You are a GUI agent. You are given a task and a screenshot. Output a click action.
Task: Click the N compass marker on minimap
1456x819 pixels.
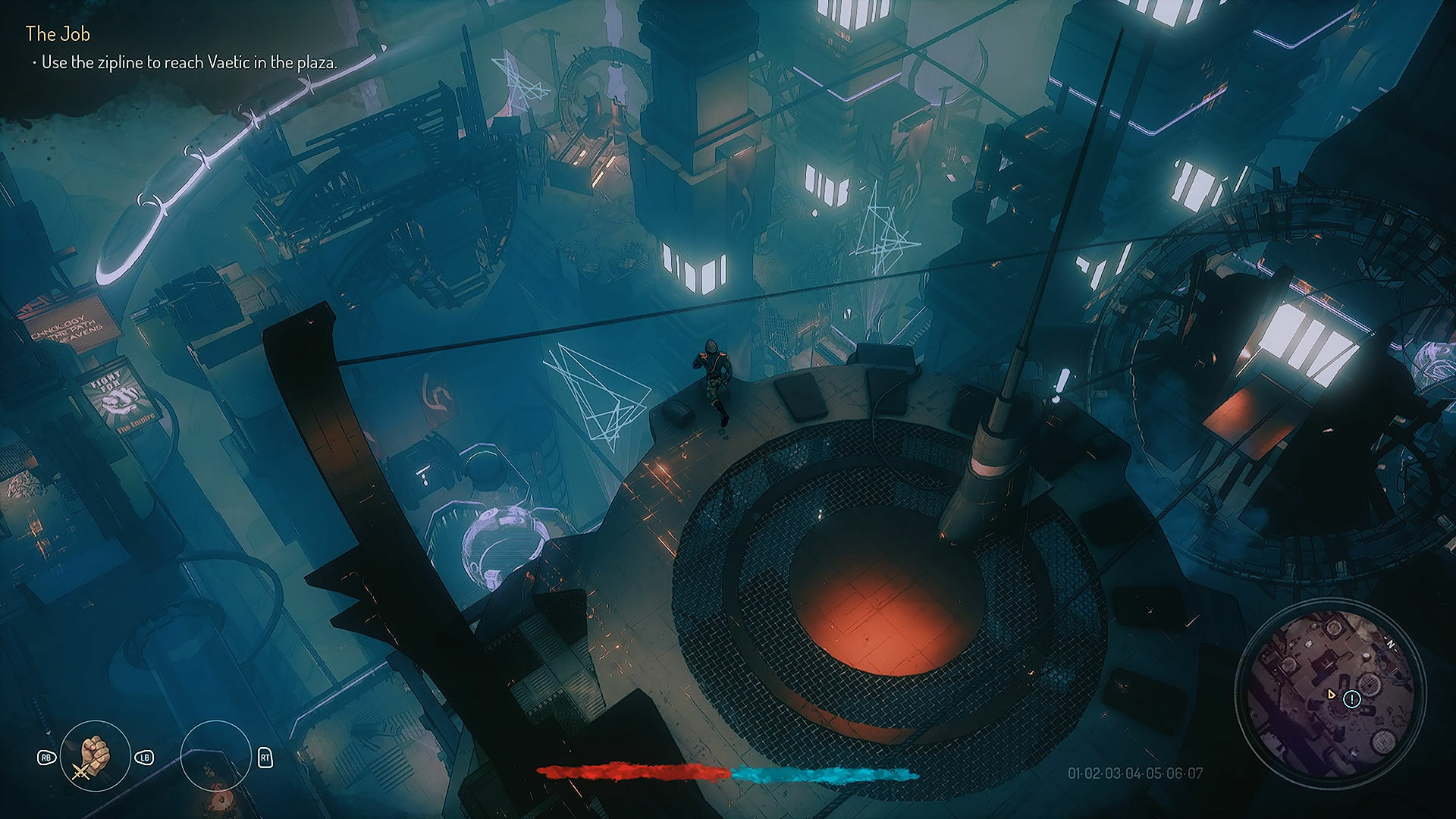point(1391,642)
